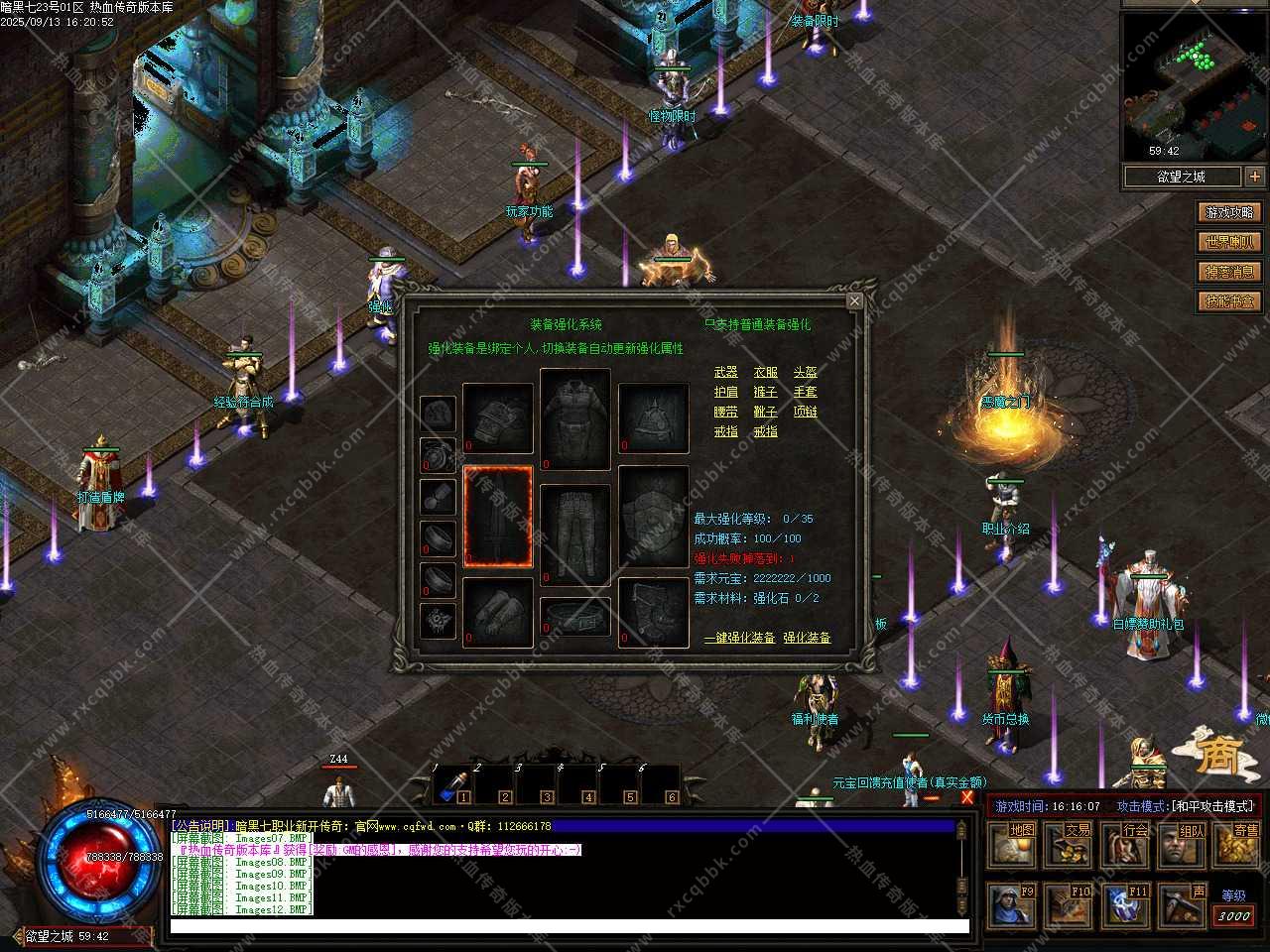Select the 武器 (weapon) category link
The width and height of the screenshot is (1270, 952).
click(725, 372)
